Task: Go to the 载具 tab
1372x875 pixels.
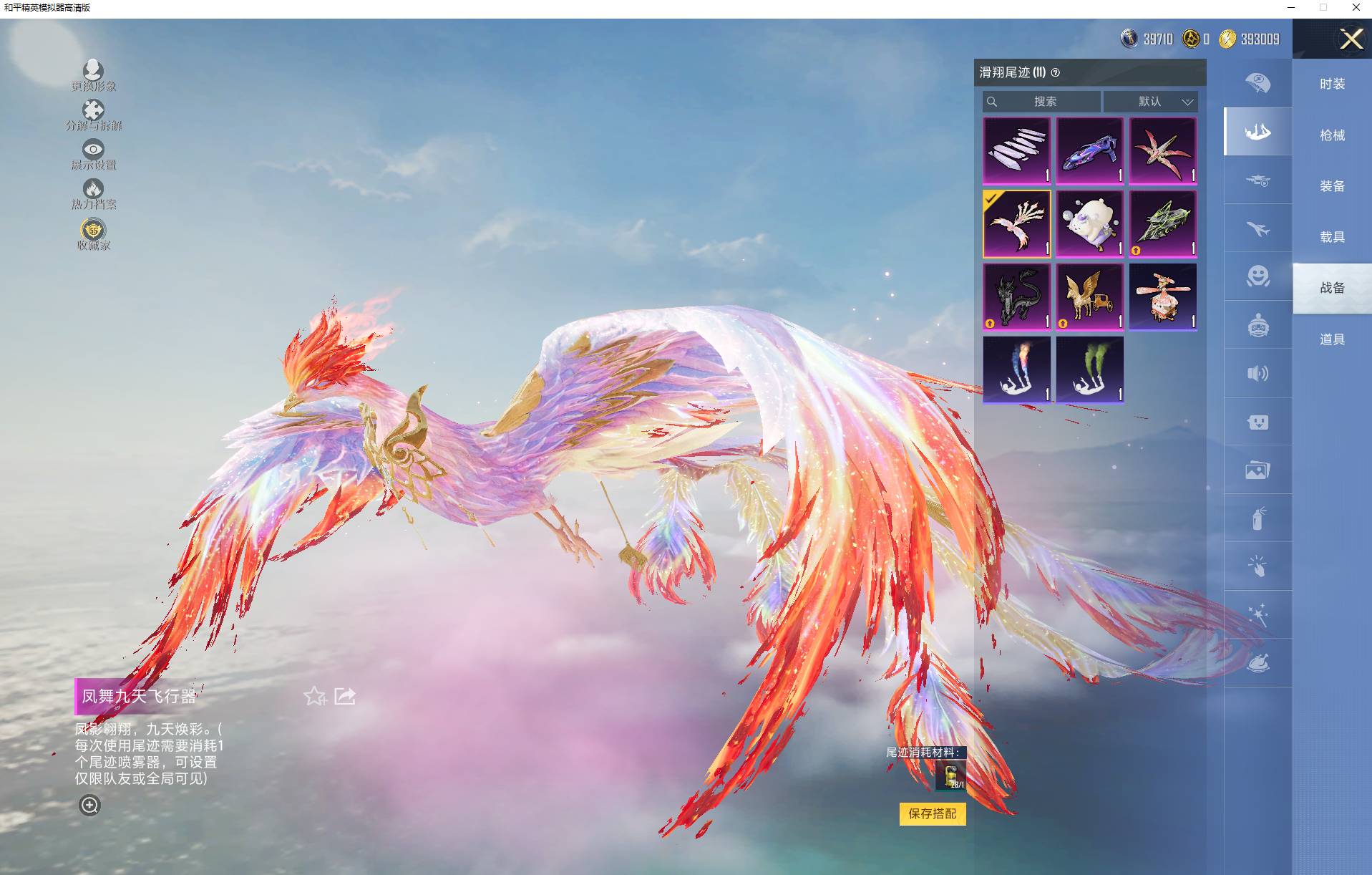Action: (x=1332, y=237)
